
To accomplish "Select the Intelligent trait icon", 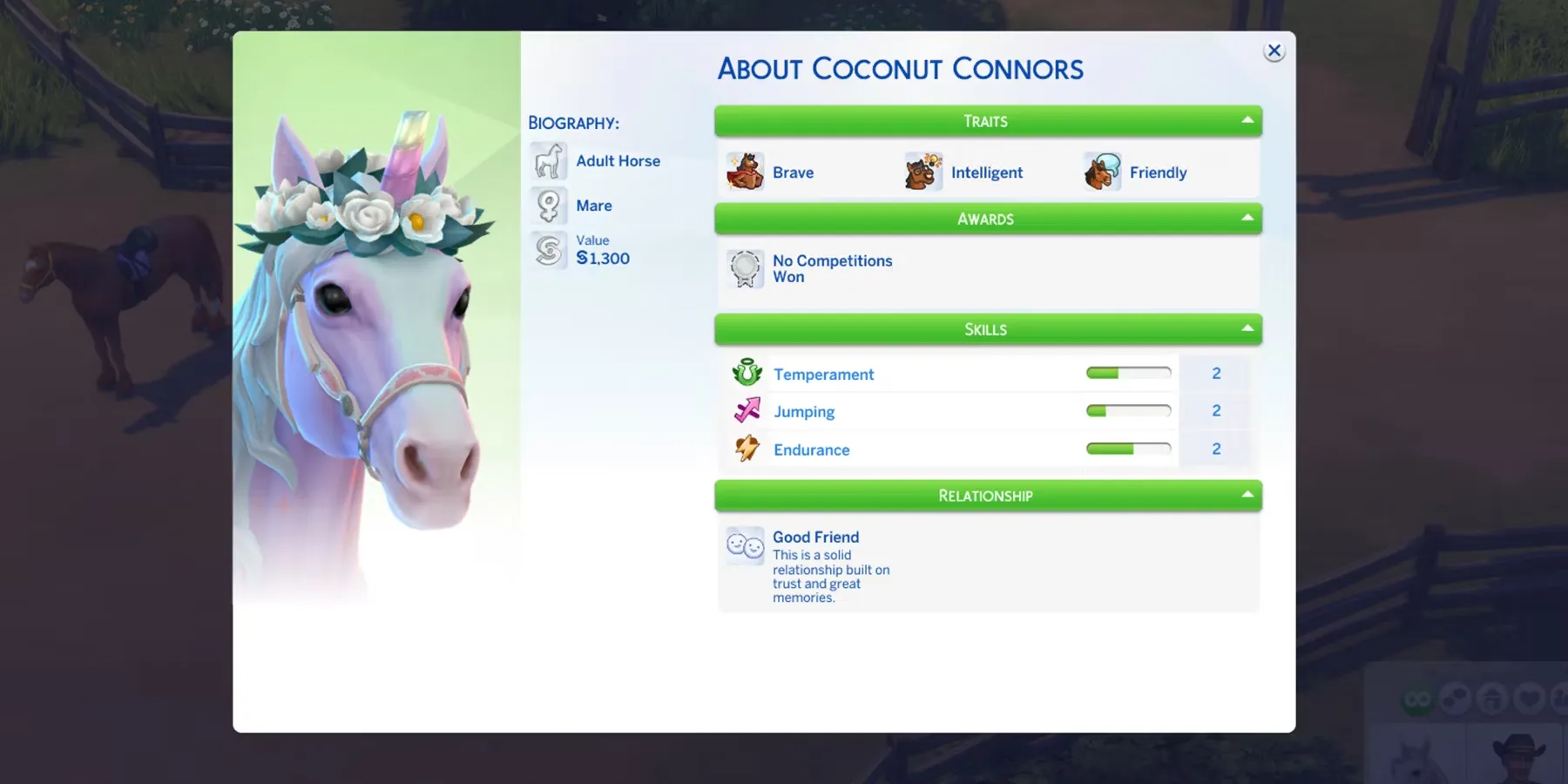I will 923,172.
